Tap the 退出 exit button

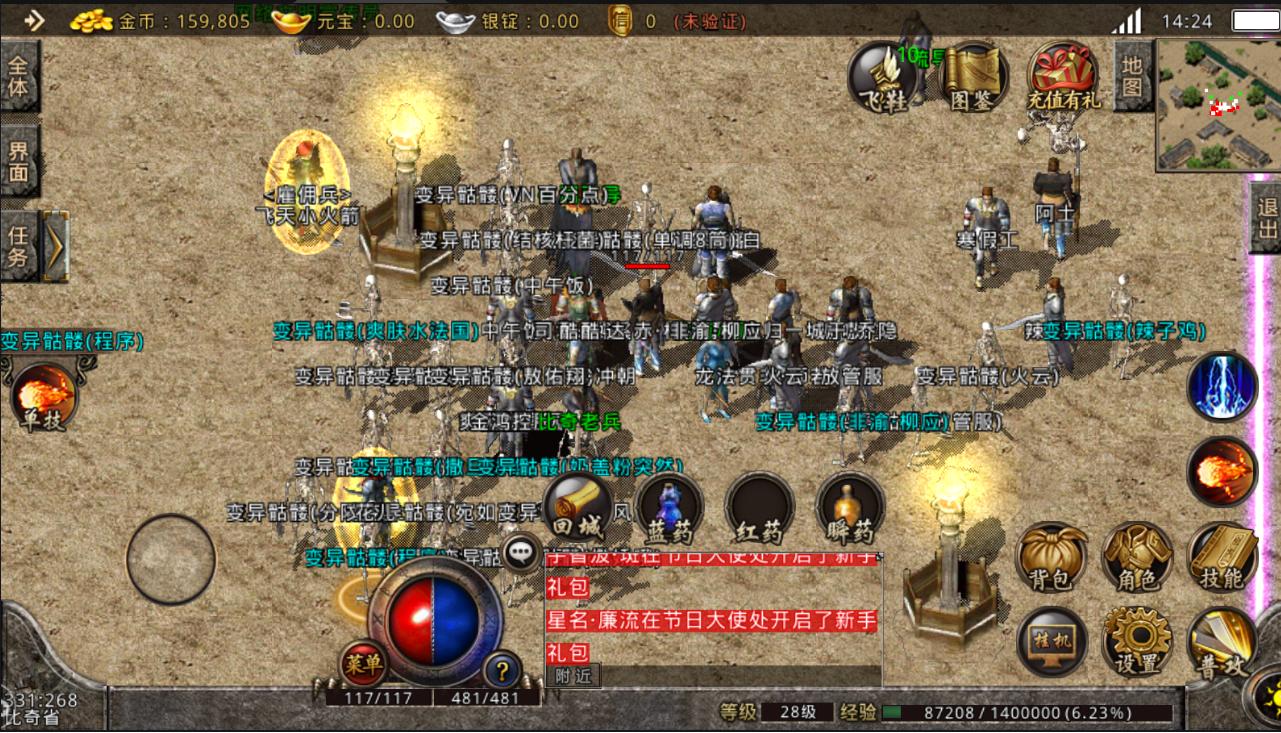point(1266,220)
